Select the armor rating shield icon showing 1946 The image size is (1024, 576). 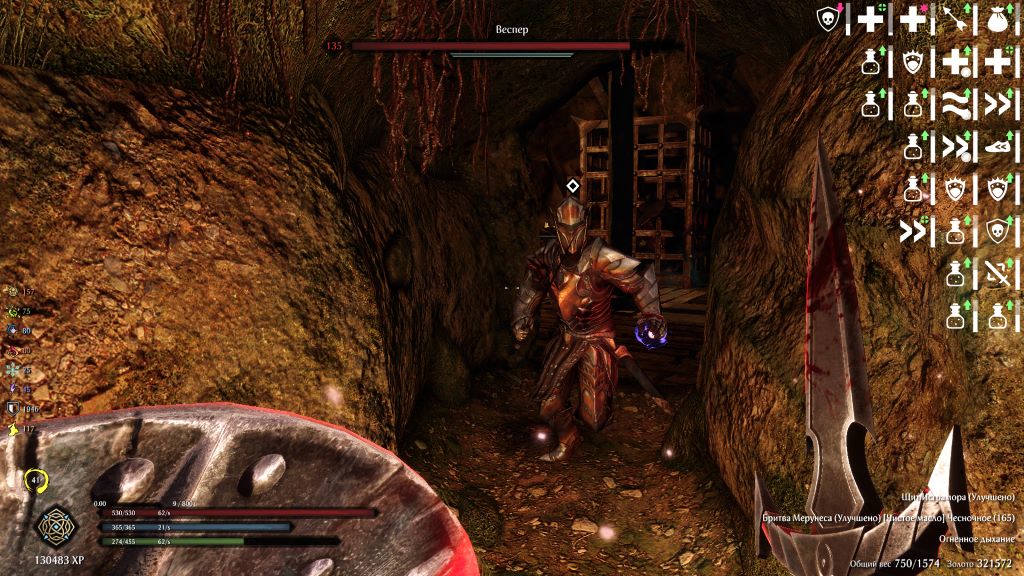(x=13, y=408)
